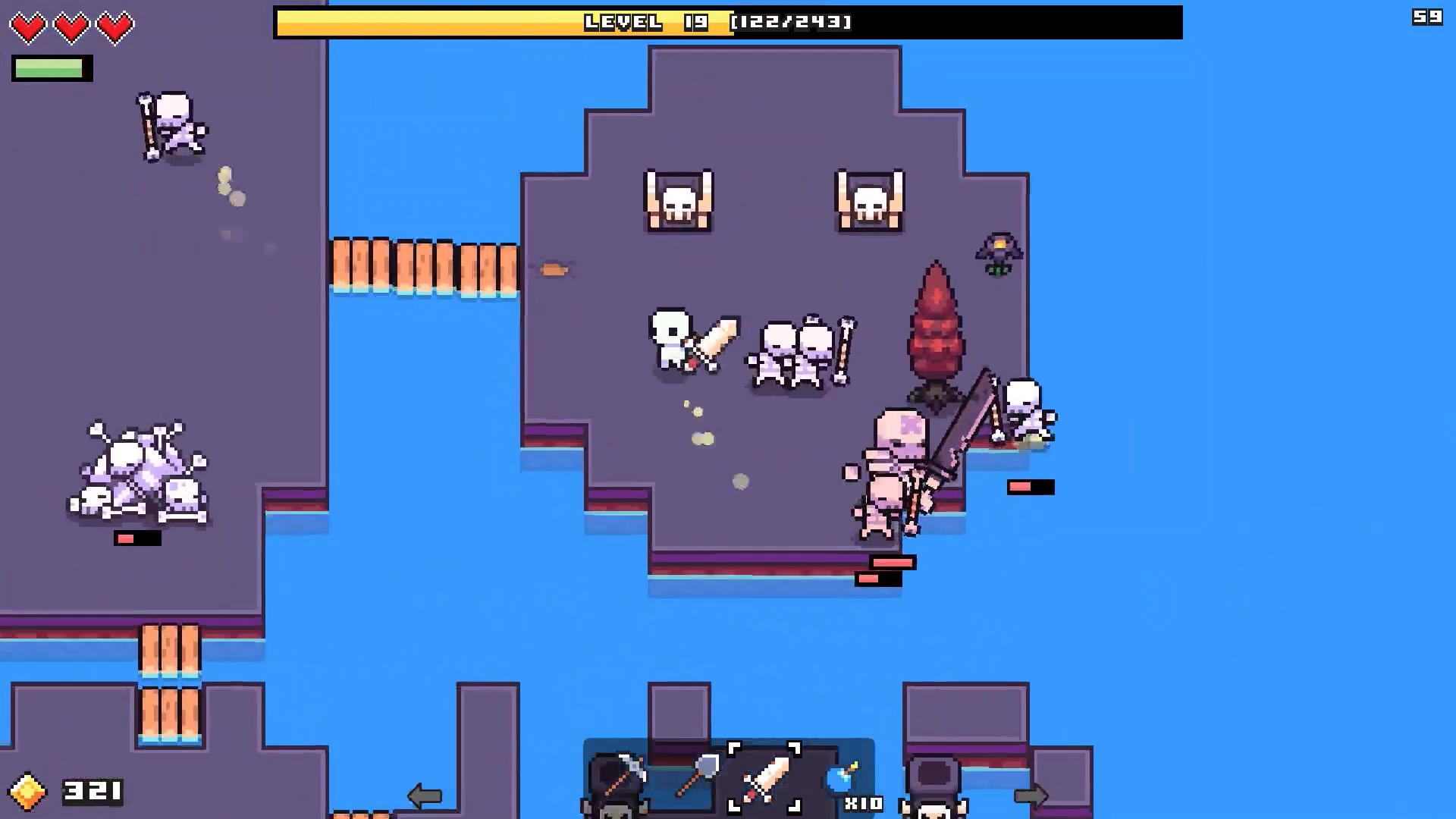
Task: Select the sword in the hotbar
Action: coord(766,777)
